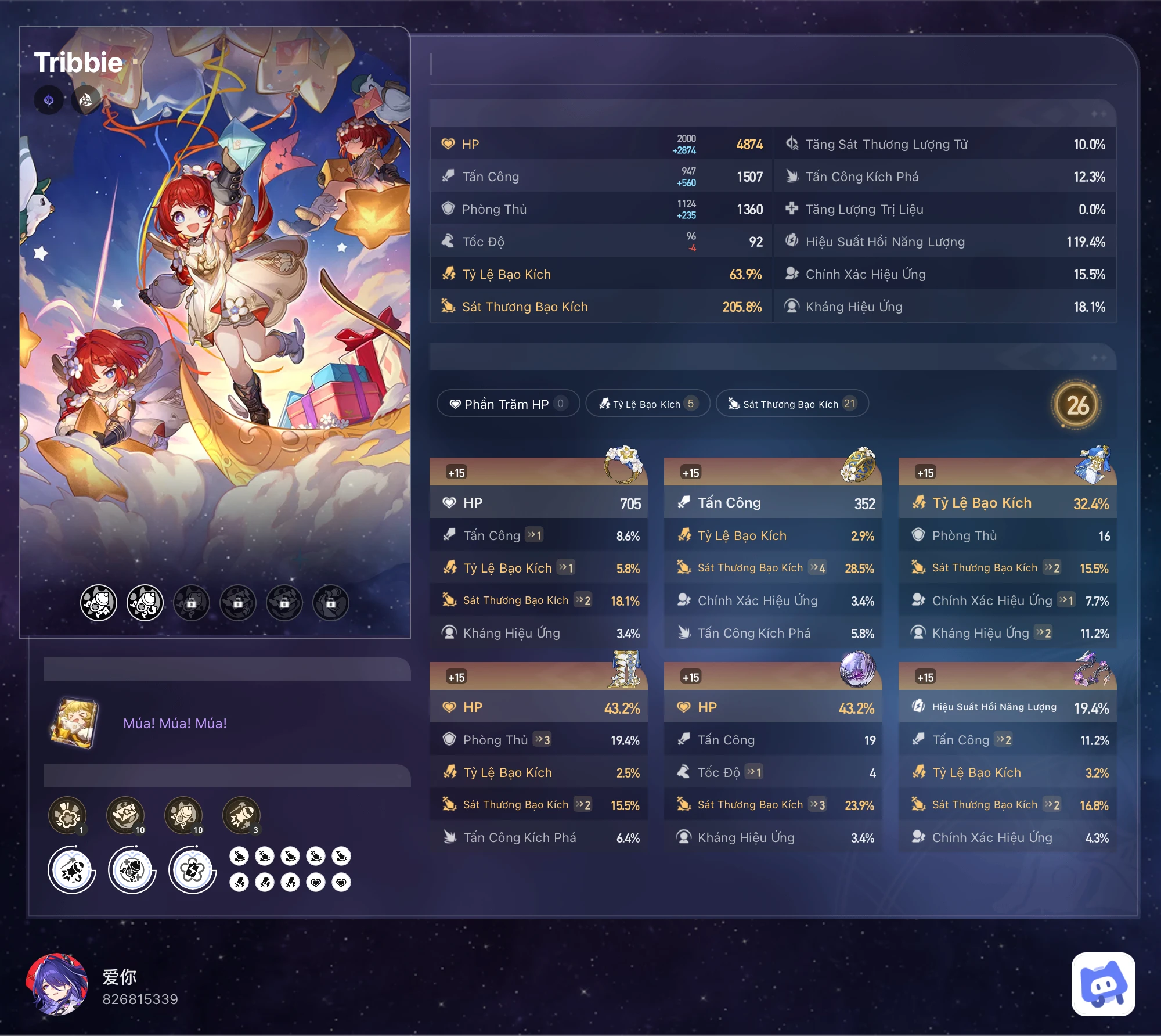
Task: Switch to the Tỷ Lệ Bạo Kích filter
Action: [x=647, y=403]
